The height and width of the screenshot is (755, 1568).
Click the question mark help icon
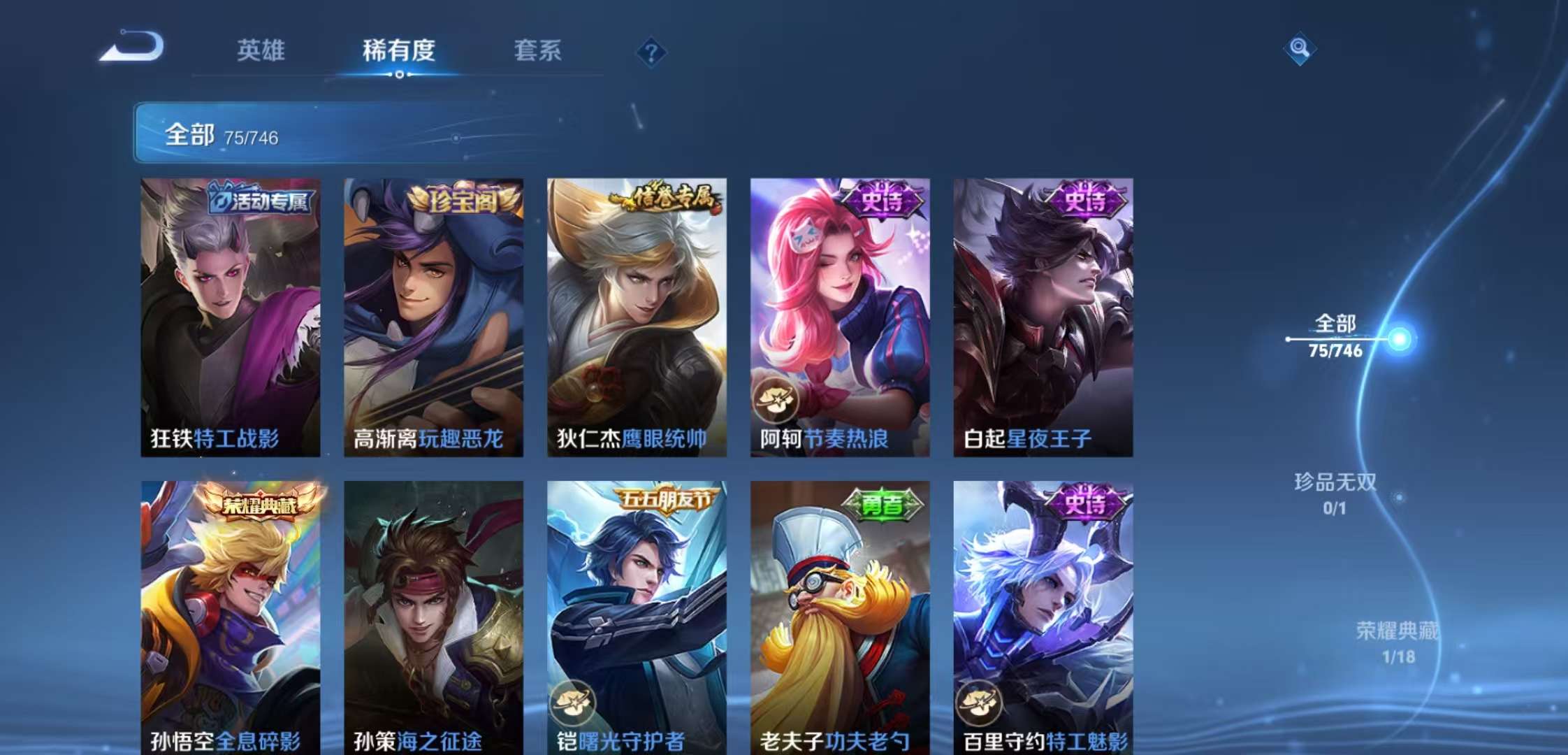[651, 52]
